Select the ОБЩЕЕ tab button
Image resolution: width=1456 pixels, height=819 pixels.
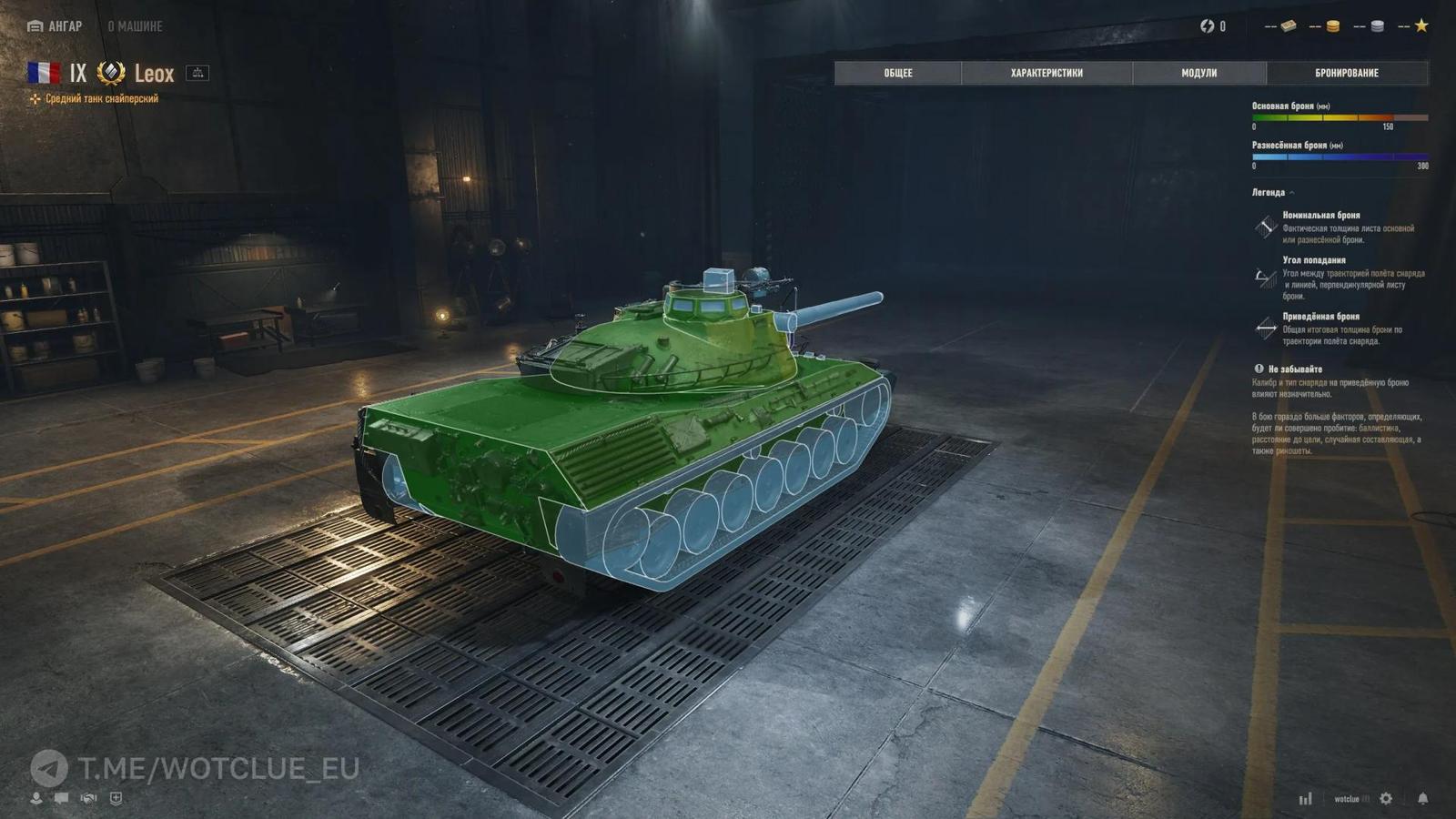click(x=900, y=73)
